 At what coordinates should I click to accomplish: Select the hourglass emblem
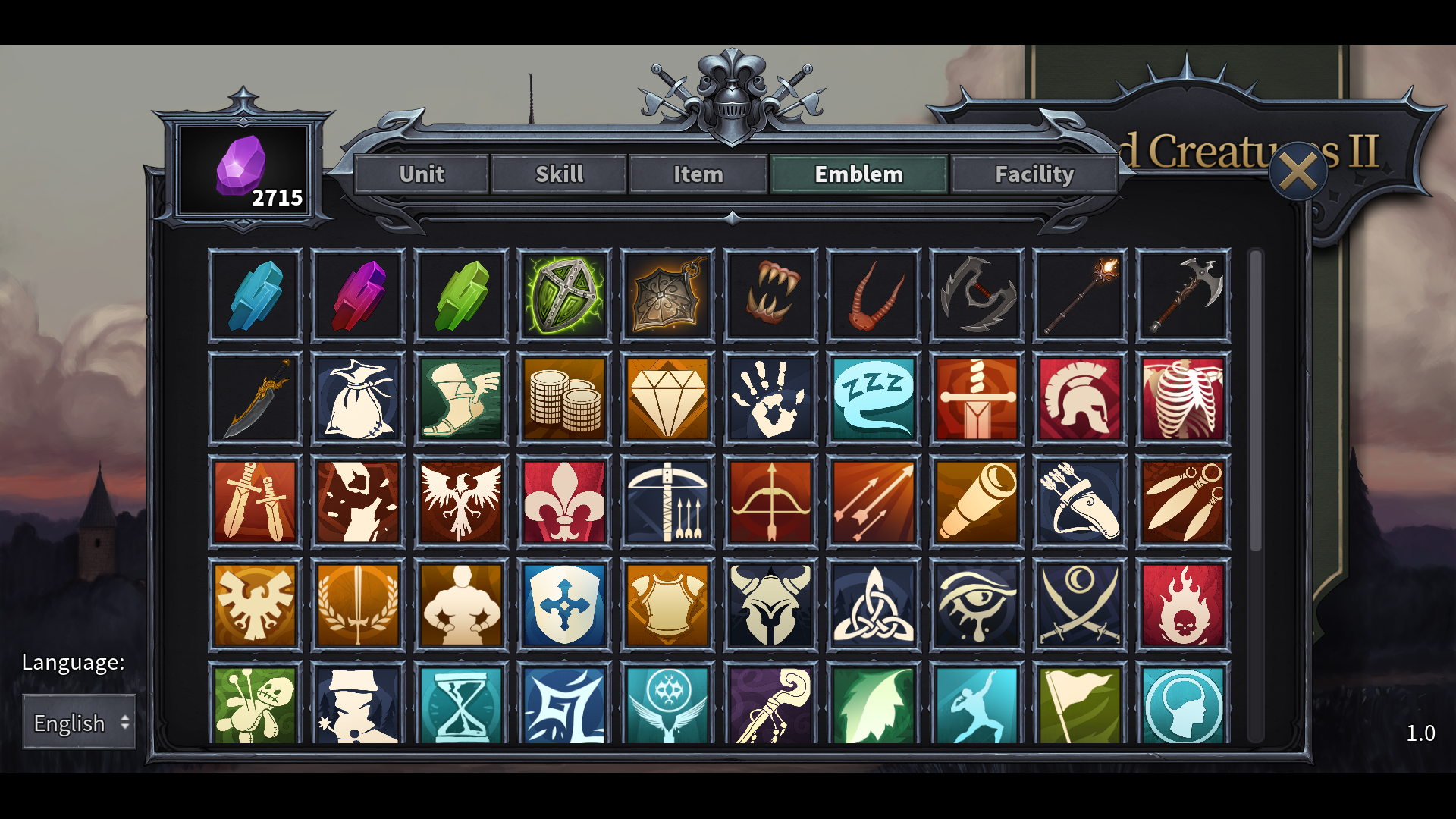coord(461,710)
